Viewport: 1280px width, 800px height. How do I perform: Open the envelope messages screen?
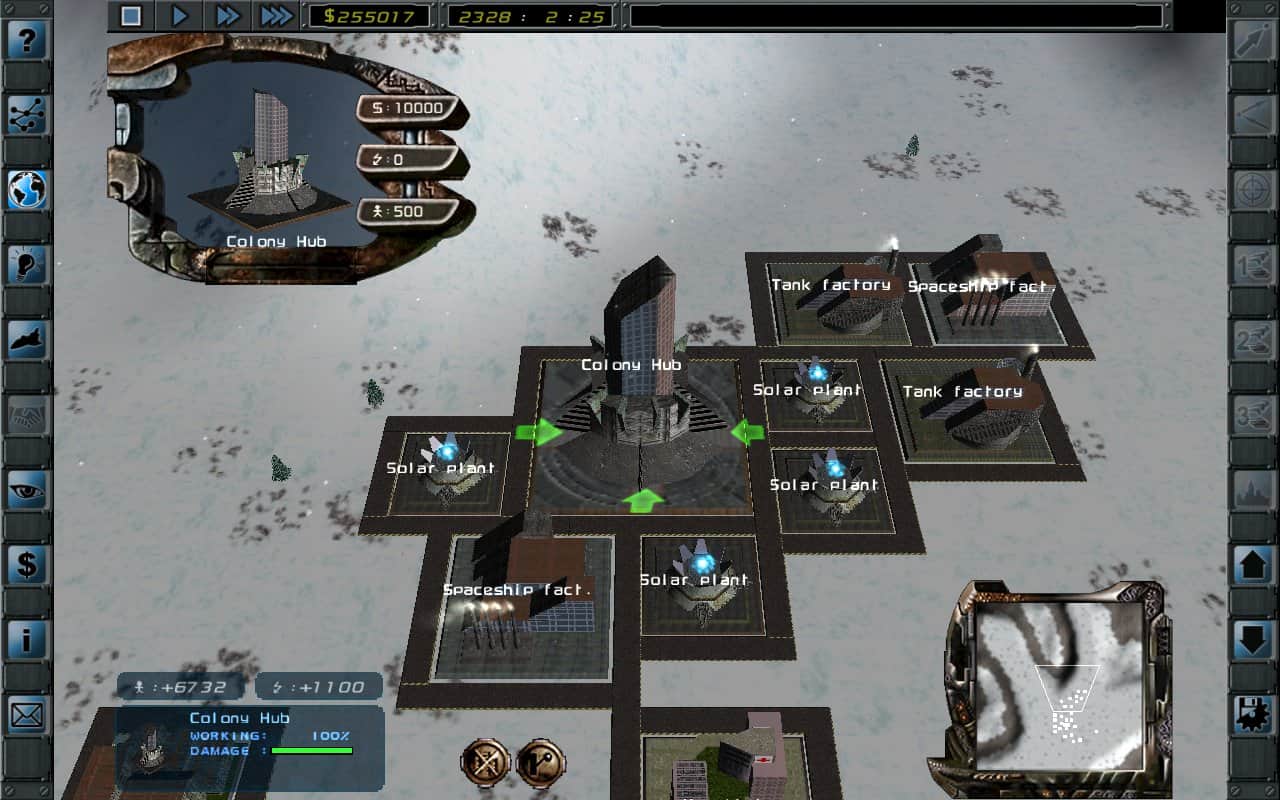(x=27, y=714)
